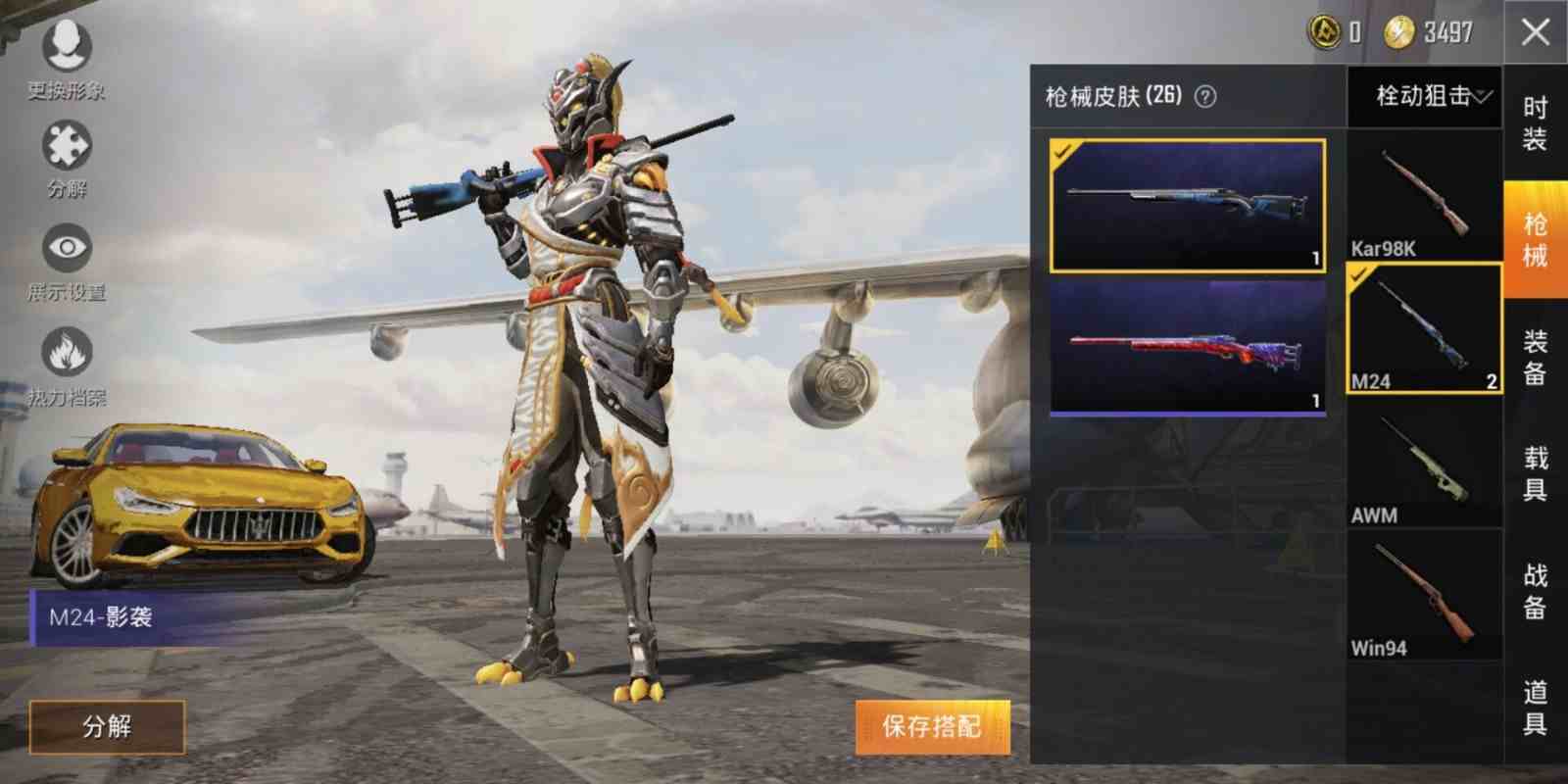Toggle selection of the M24 weapon slot

point(1423,323)
